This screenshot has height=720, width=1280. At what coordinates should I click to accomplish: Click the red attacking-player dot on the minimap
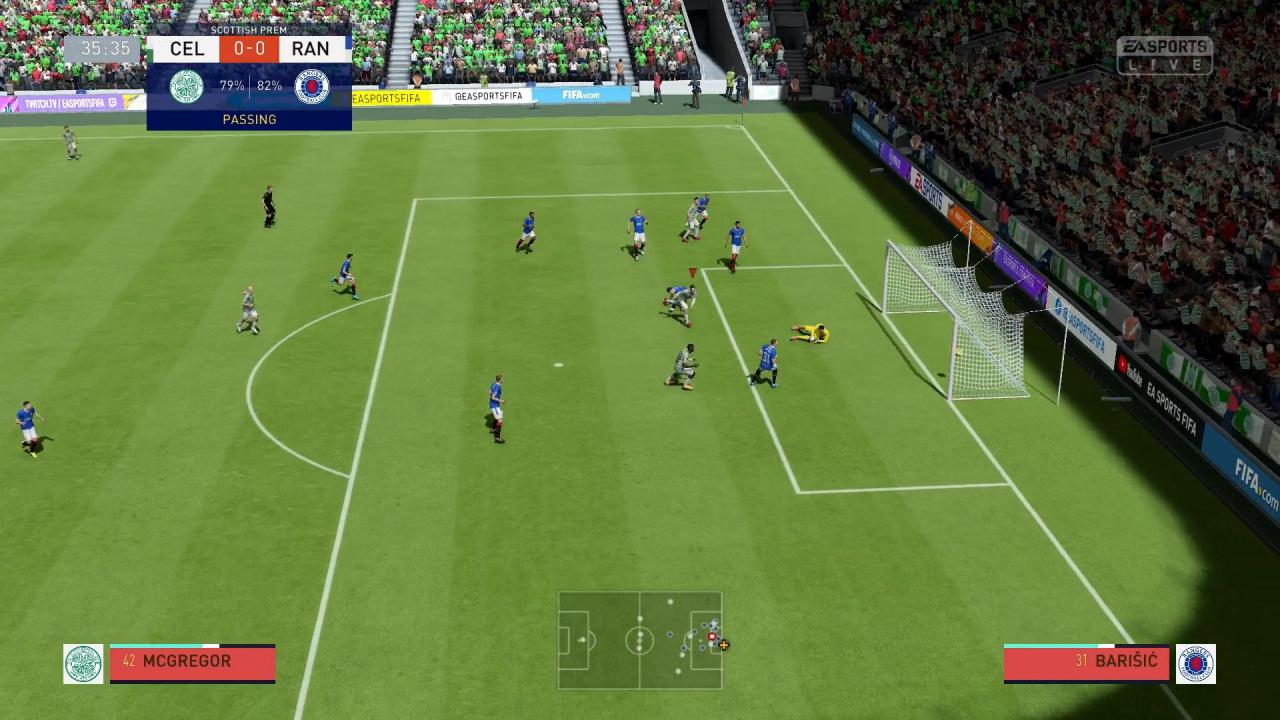pyautogui.click(x=711, y=637)
